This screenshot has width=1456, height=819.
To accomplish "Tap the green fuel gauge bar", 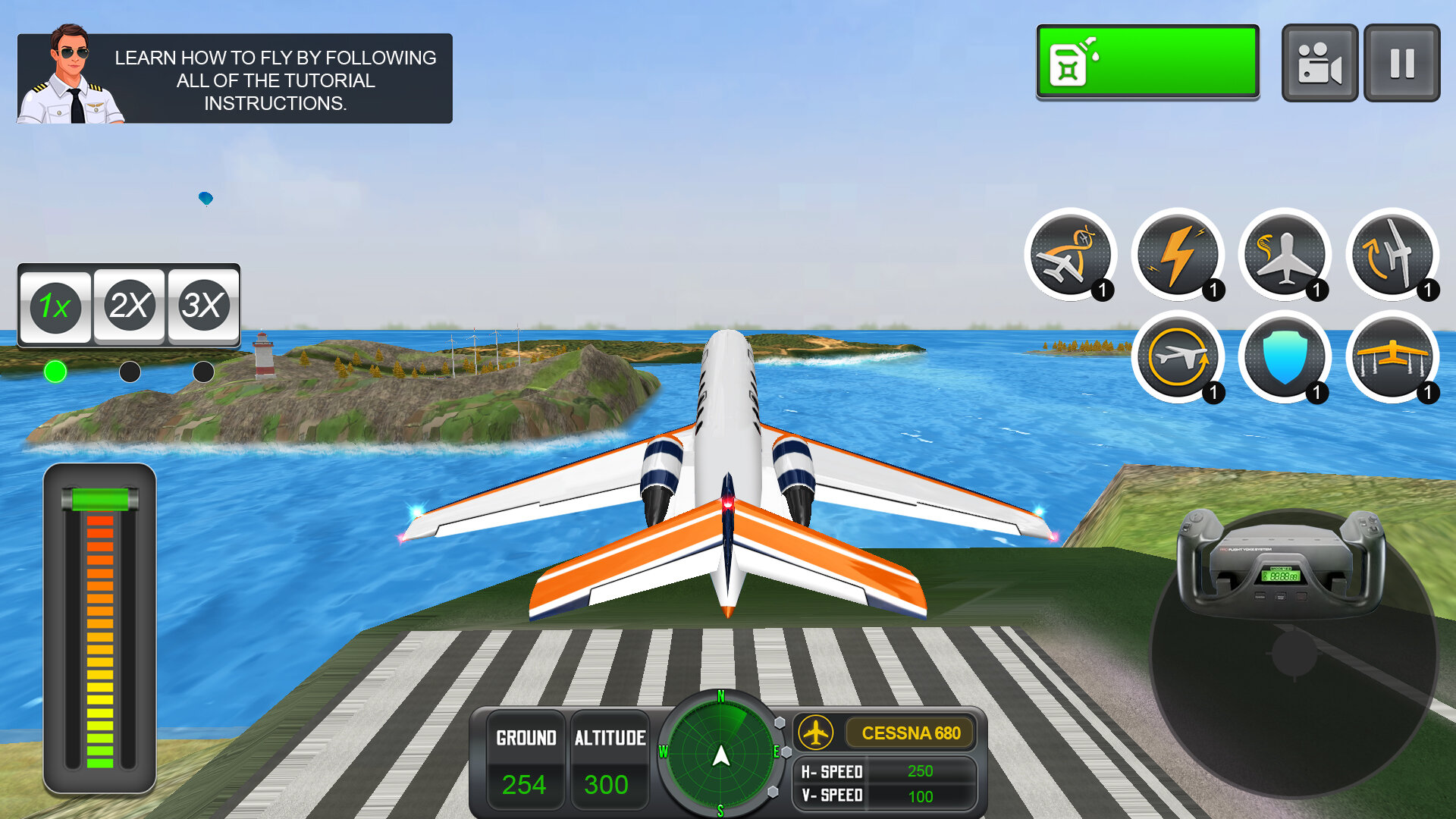I will click(x=1147, y=61).
